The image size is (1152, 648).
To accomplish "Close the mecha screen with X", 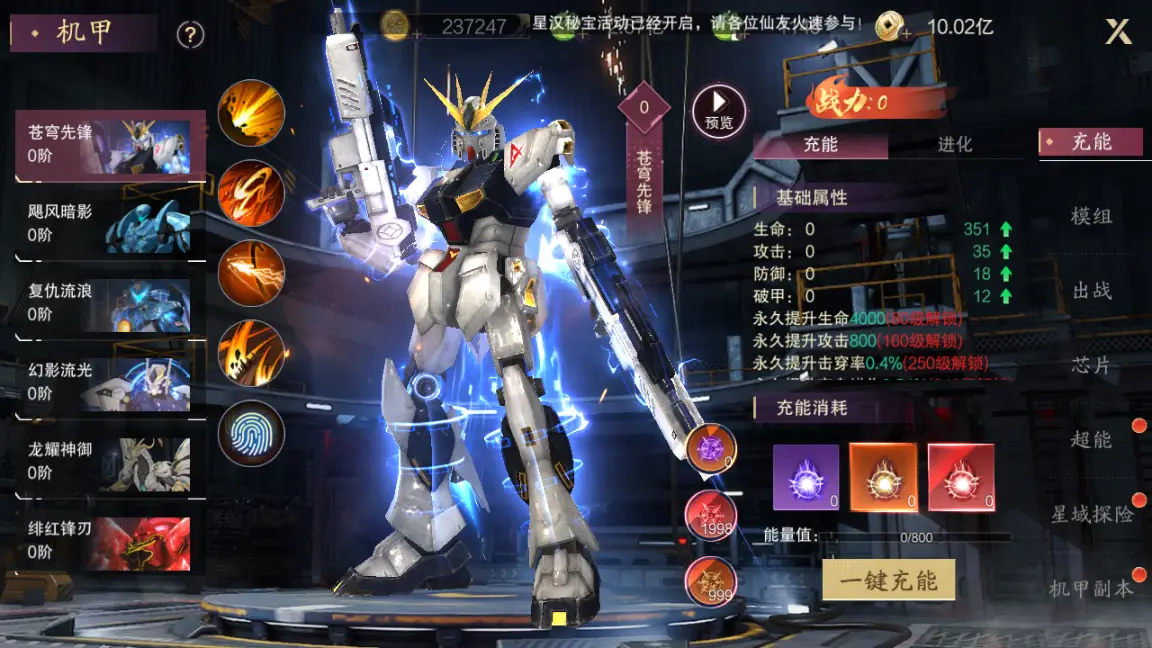I will coord(1118,32).
